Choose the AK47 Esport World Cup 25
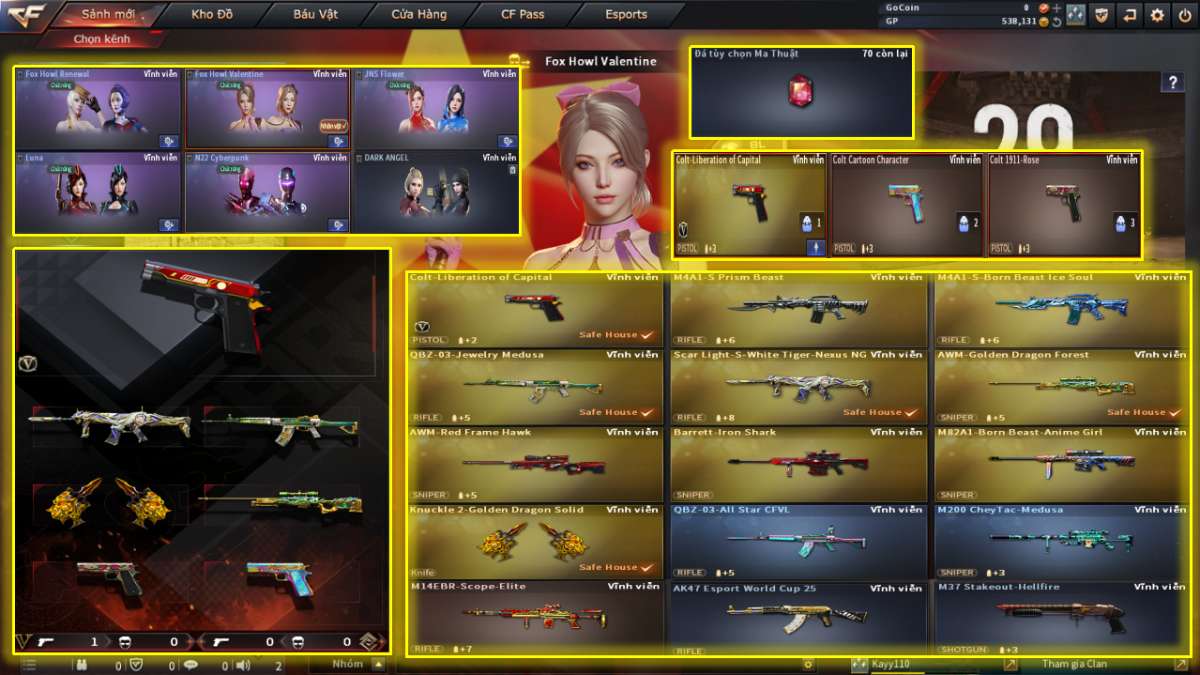This screenshot has height=675, width=1200. 799,618
